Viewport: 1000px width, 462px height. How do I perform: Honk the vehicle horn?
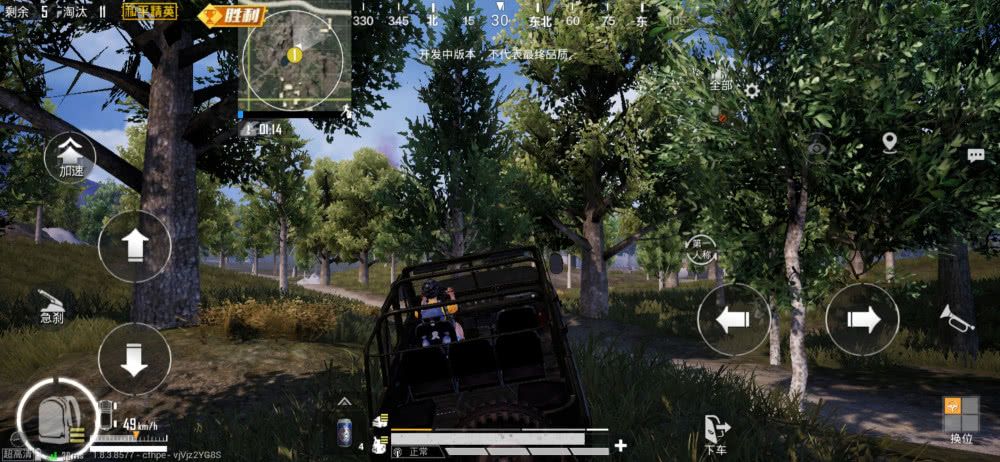click(x=956, y=318)
